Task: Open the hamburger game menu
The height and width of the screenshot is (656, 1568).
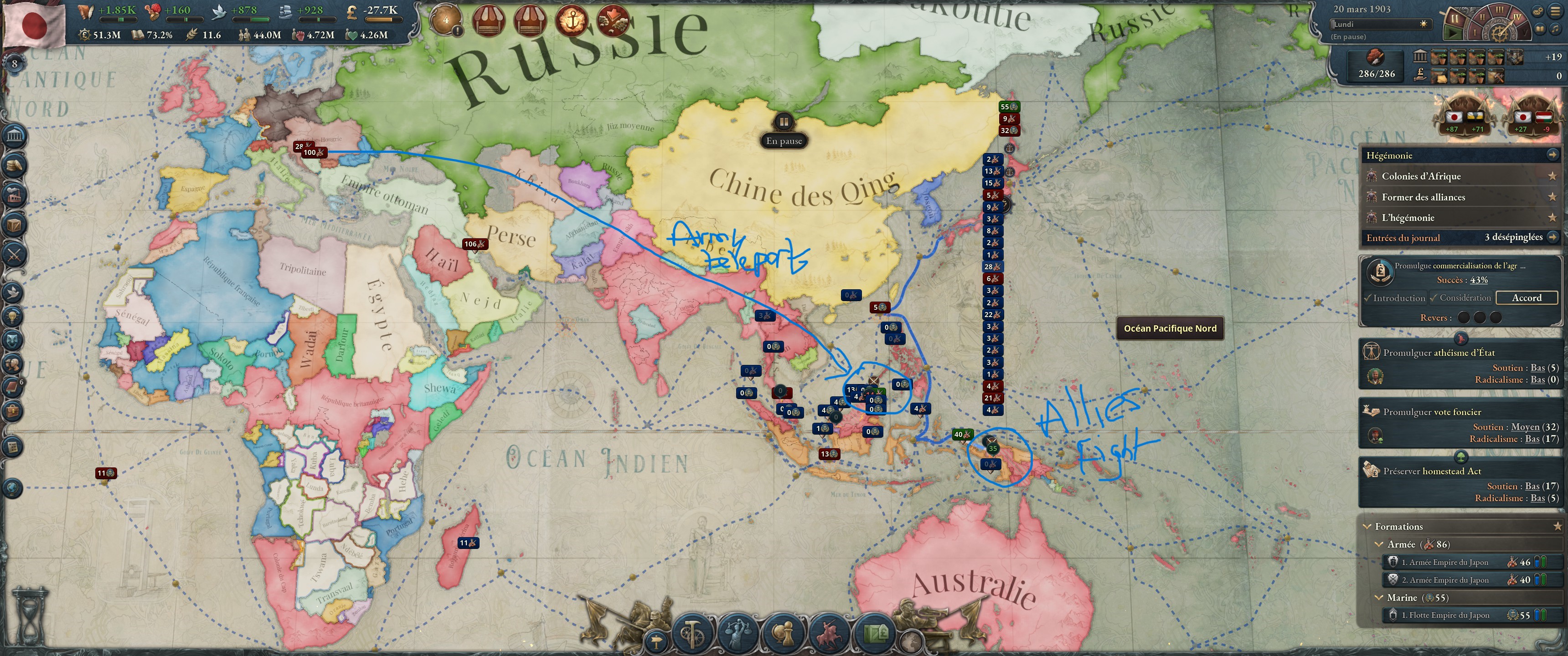Action: [1555, 11]
